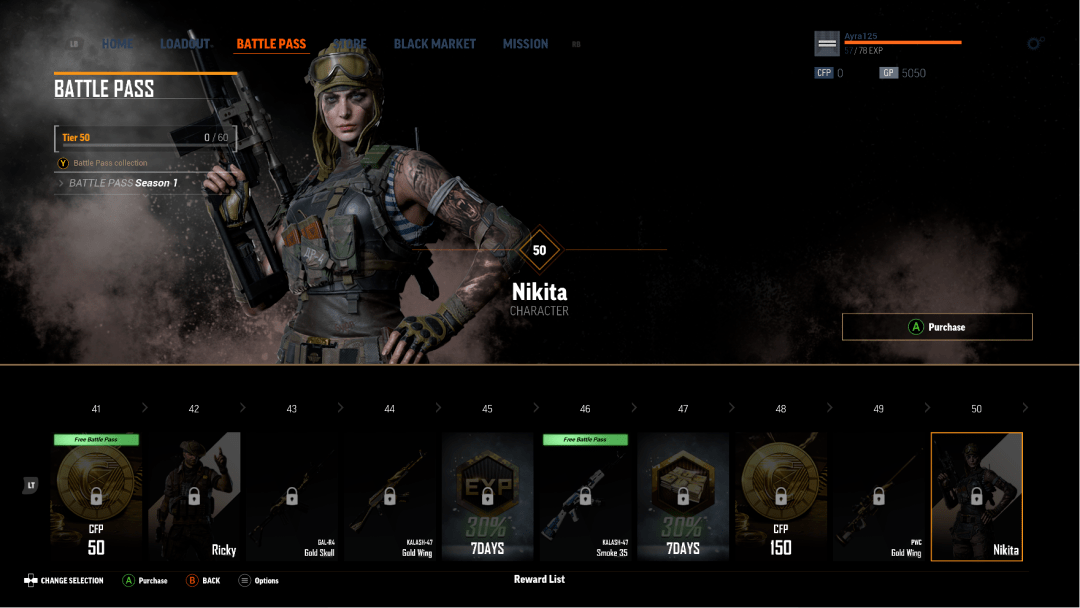Choose the Ricky character reward tile
The width and height of the screenshot is (1080, 608).
coord(194,496)
